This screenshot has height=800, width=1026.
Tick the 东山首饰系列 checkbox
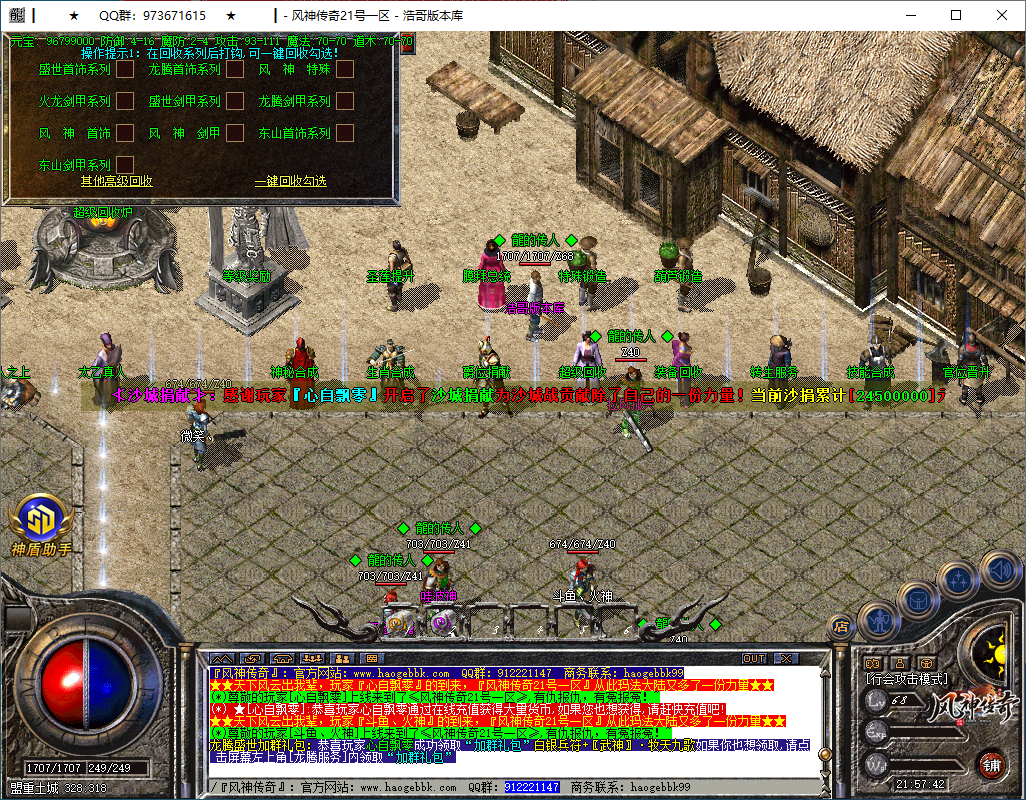[x=345, y=132]
